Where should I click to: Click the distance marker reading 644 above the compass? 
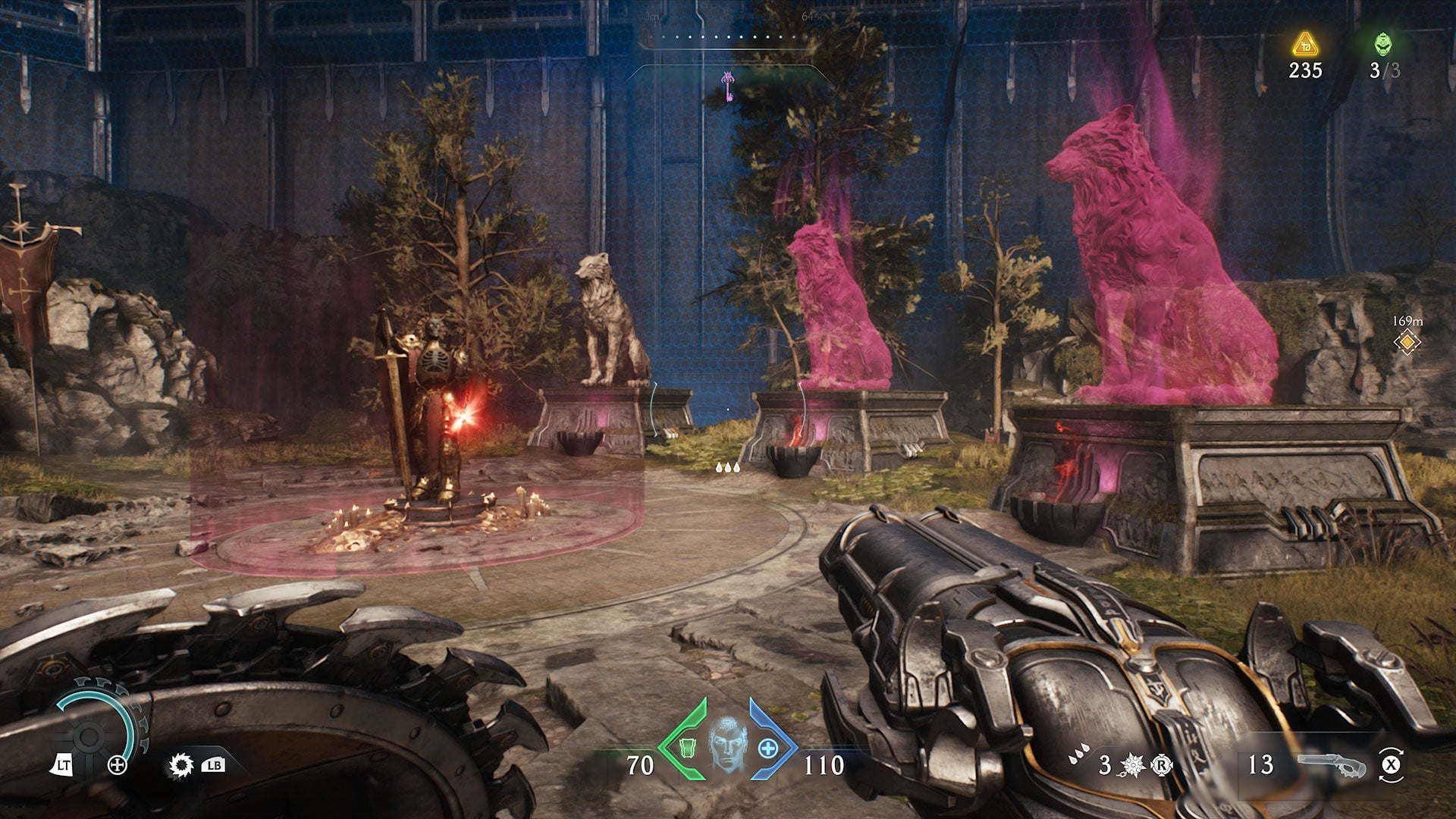click(811, 15)
